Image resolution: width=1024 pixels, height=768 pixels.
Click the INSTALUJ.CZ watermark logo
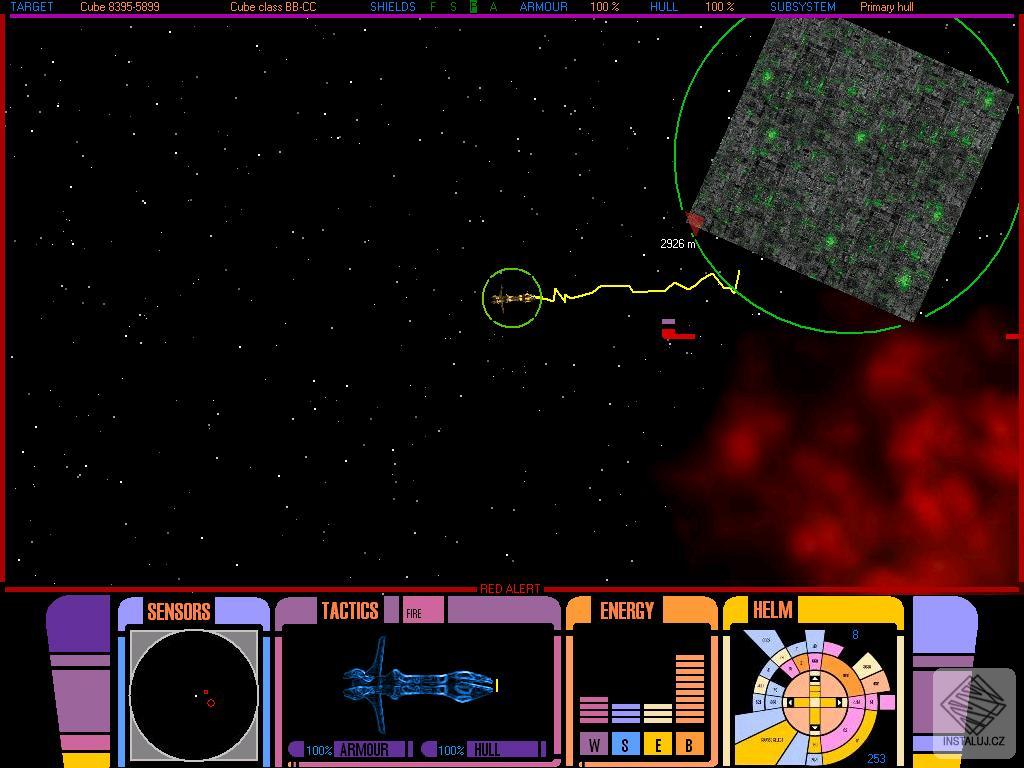975,712
